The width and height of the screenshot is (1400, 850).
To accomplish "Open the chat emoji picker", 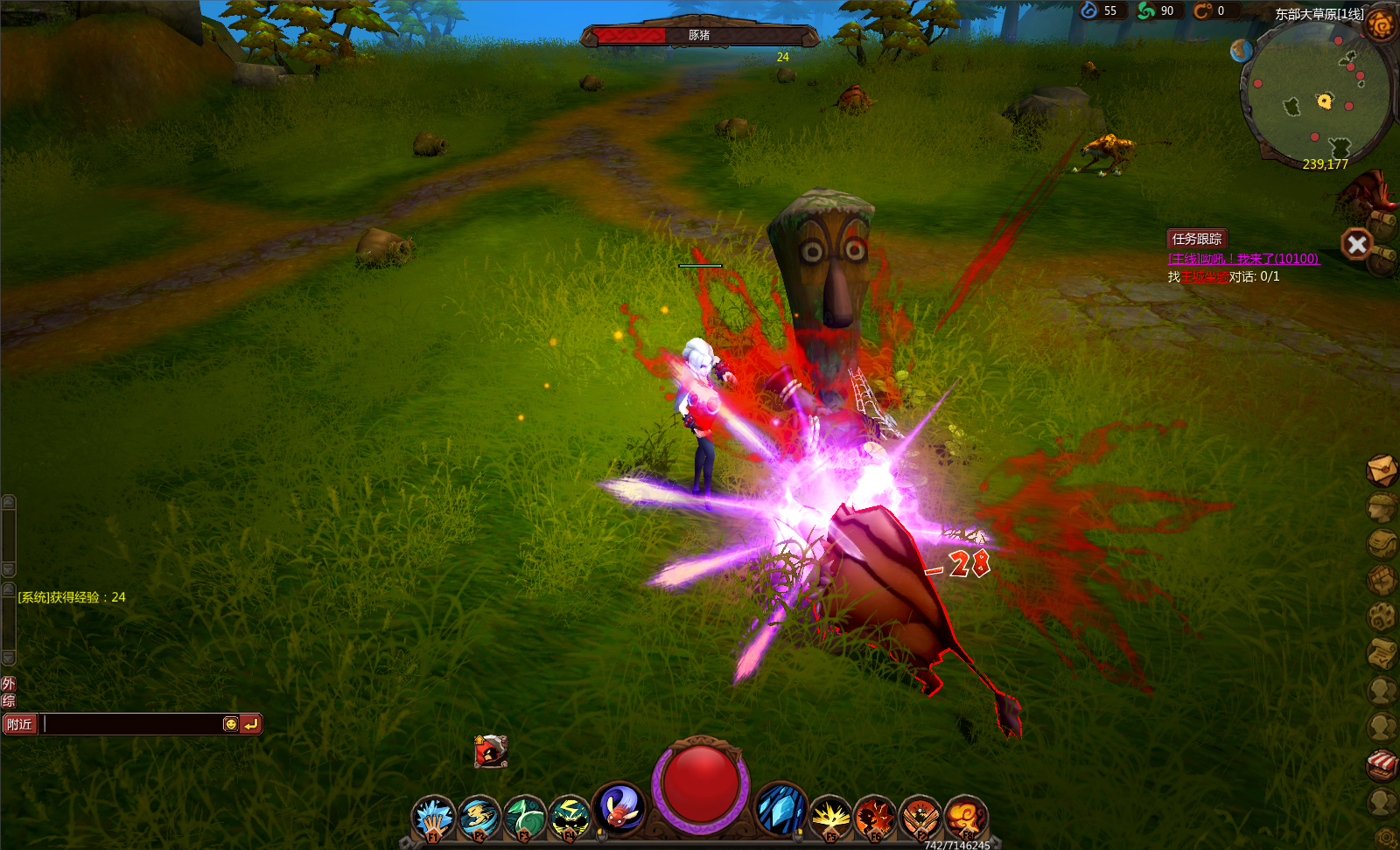I will (x=230, y=724).
